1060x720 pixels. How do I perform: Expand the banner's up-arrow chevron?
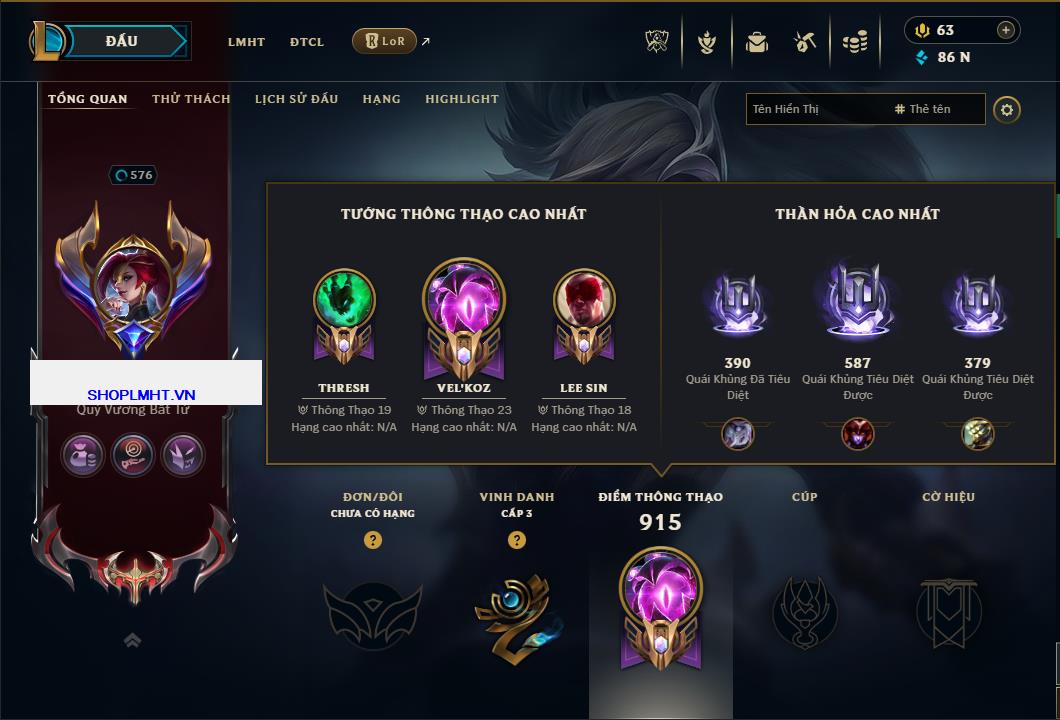tap(132, 640)
